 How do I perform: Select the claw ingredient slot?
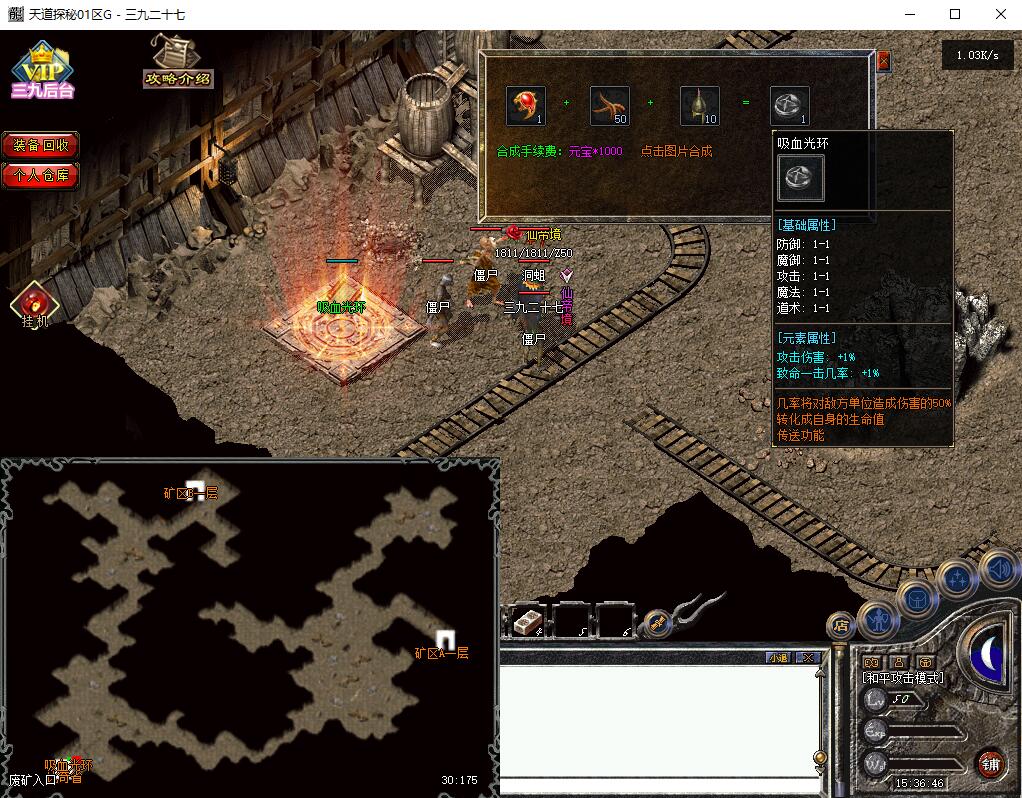click(608, 106)
